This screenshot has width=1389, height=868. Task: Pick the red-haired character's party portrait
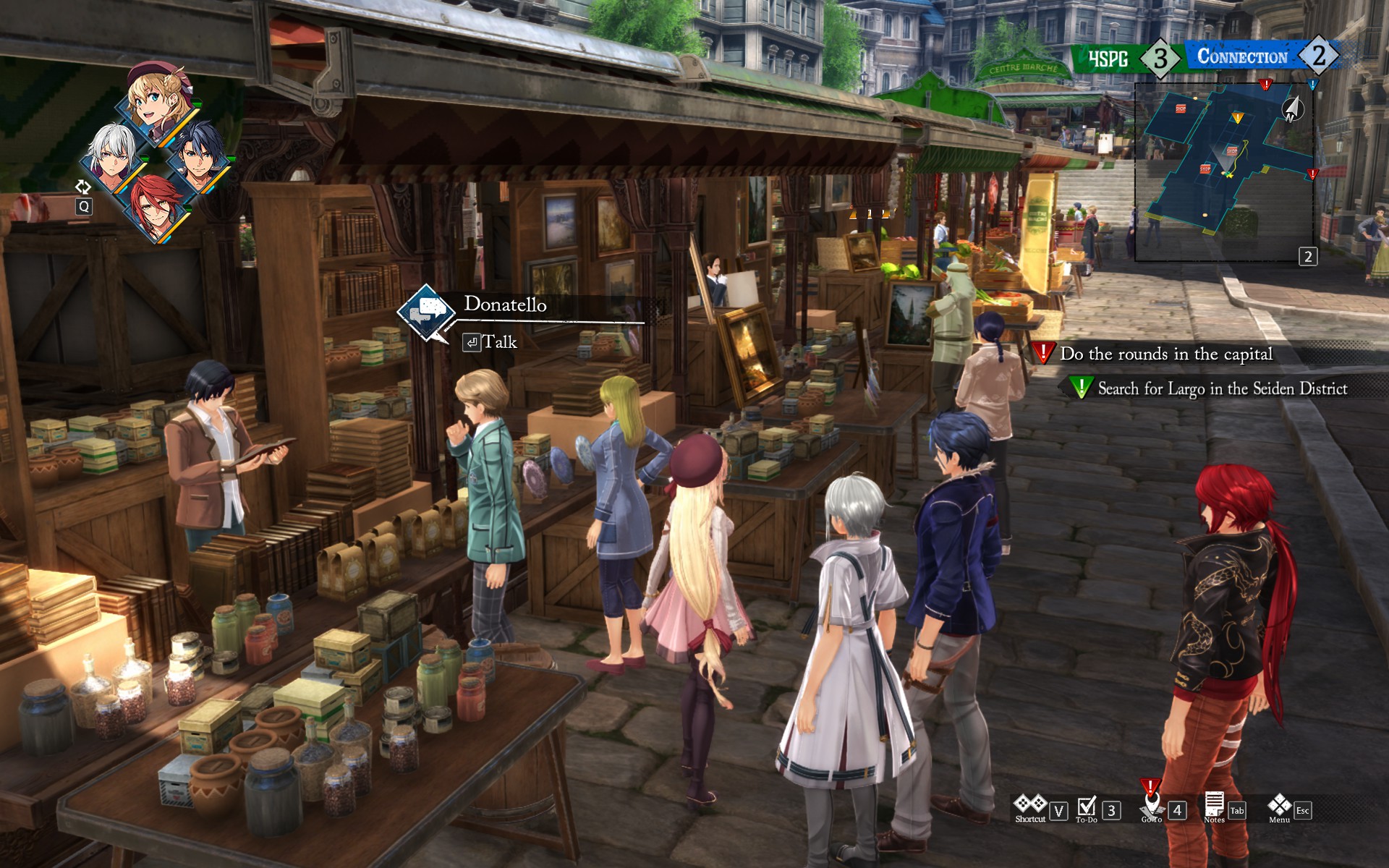point(157,207)
